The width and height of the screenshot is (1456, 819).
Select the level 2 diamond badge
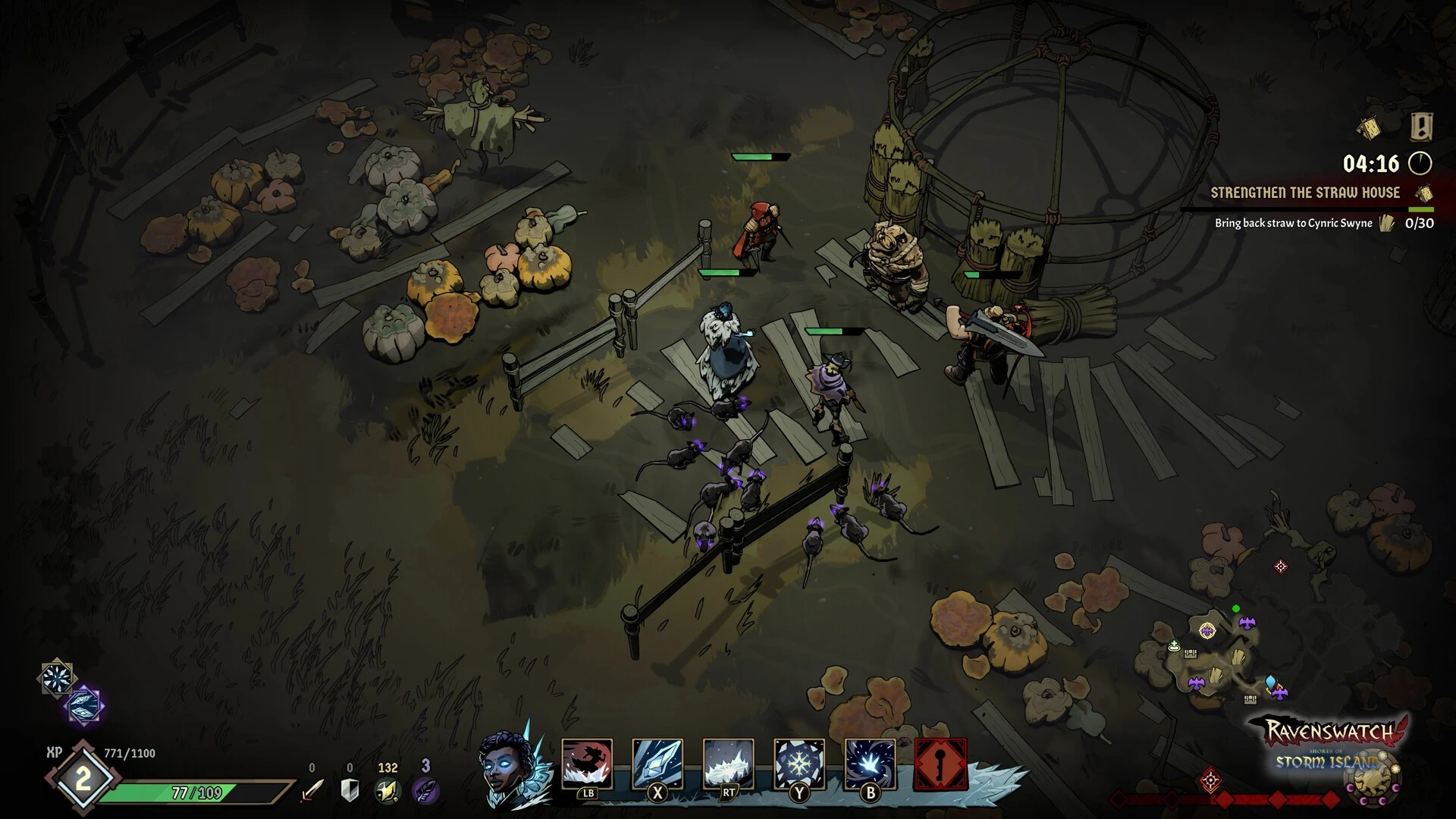coord(82,779)
